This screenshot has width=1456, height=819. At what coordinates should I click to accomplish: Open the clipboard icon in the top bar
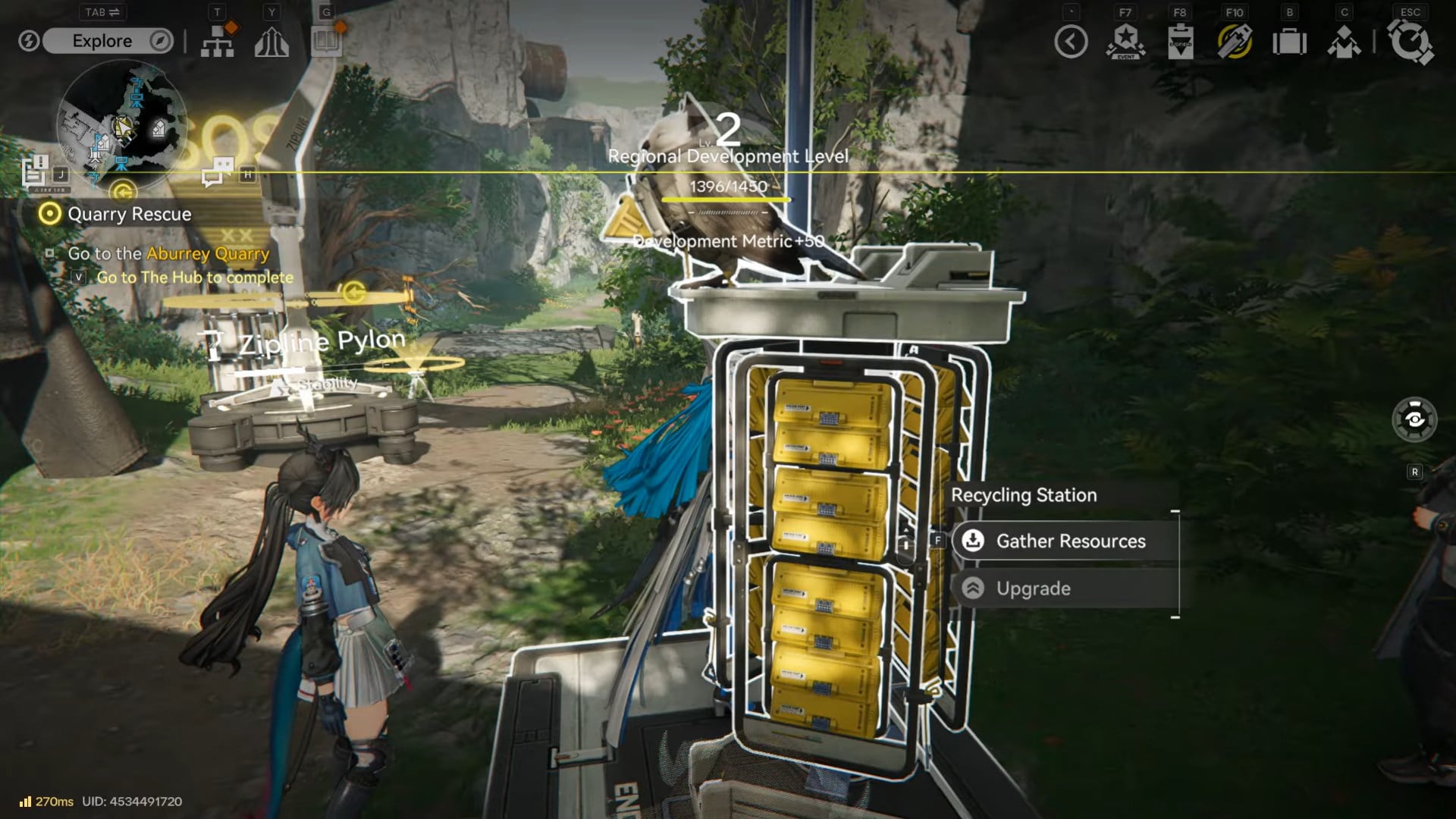(x=1180, y=42)
